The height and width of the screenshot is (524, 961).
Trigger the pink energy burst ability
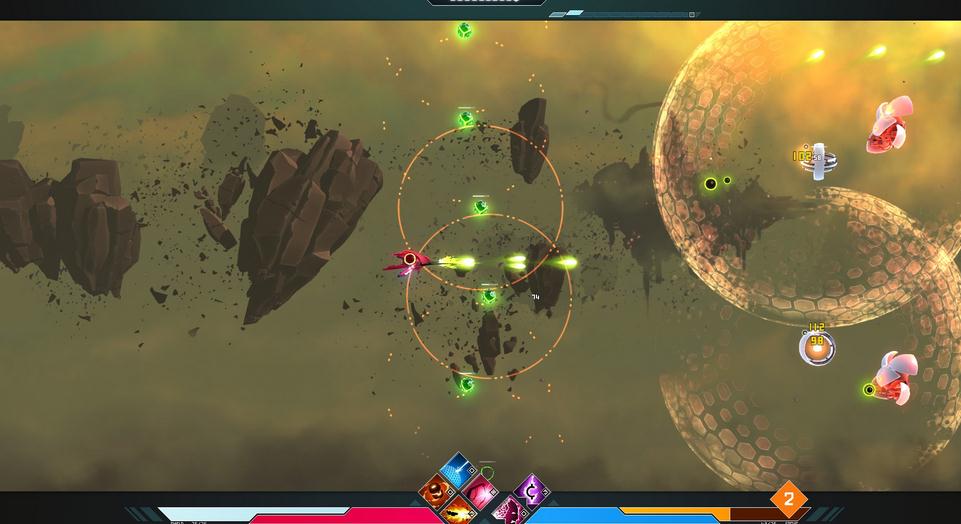point(480,491)
